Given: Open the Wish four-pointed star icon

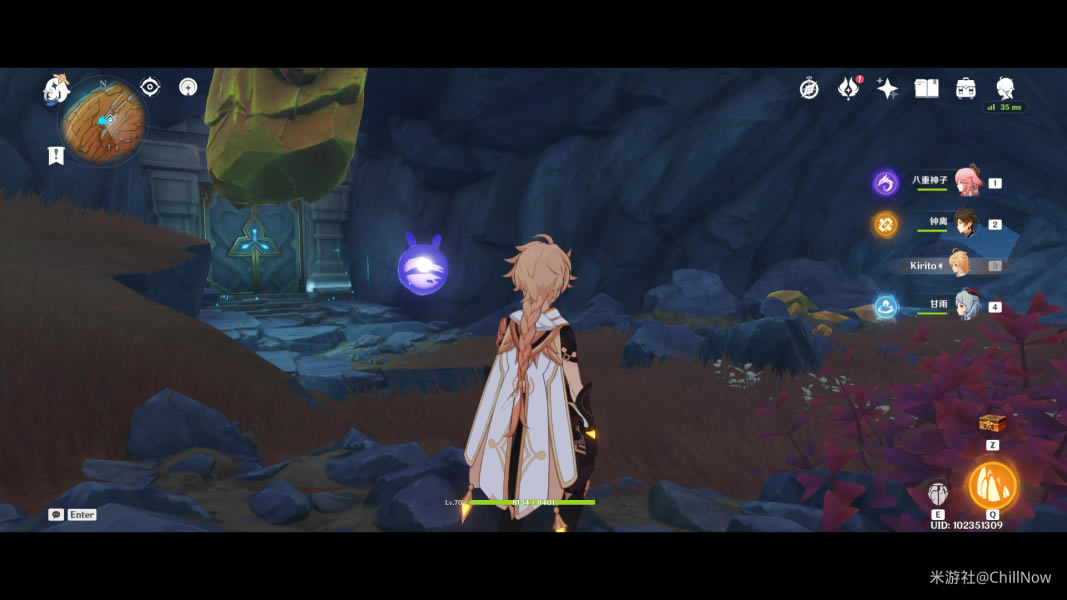Looking at the screenshot, I should 887,88.
